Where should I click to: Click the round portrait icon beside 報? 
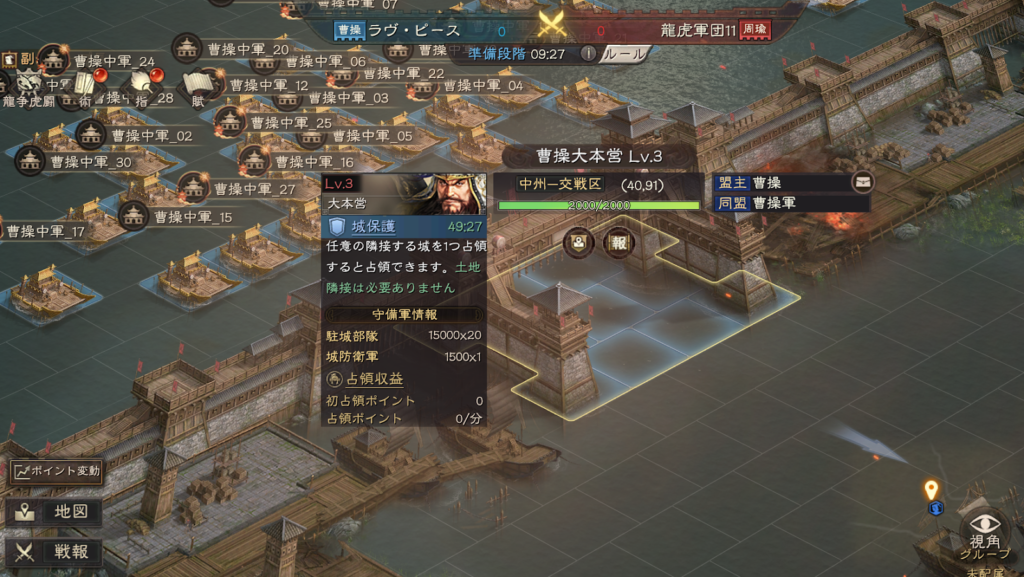pos(579,242)
